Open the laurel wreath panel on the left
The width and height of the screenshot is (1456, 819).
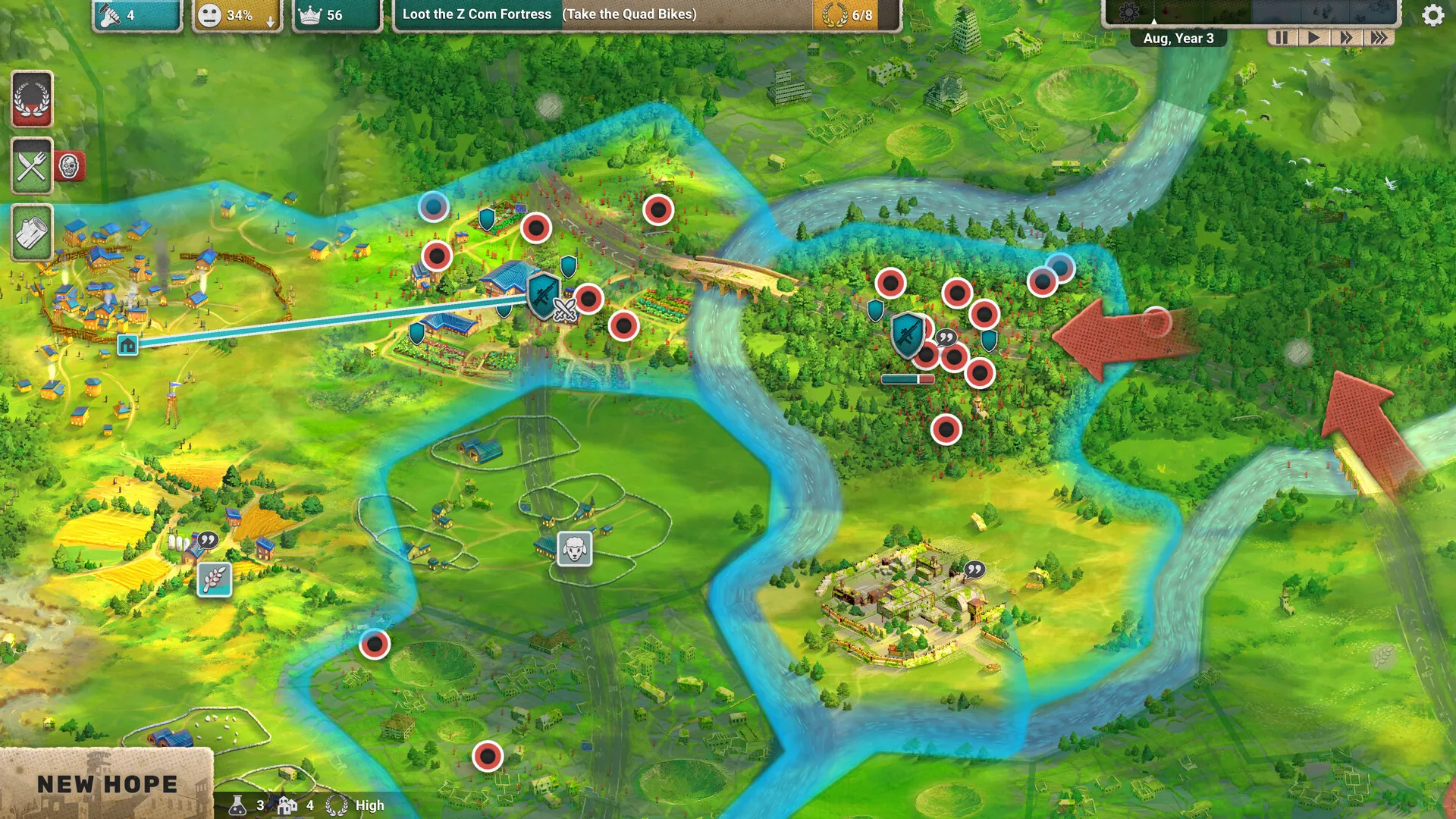click(32, 99)
